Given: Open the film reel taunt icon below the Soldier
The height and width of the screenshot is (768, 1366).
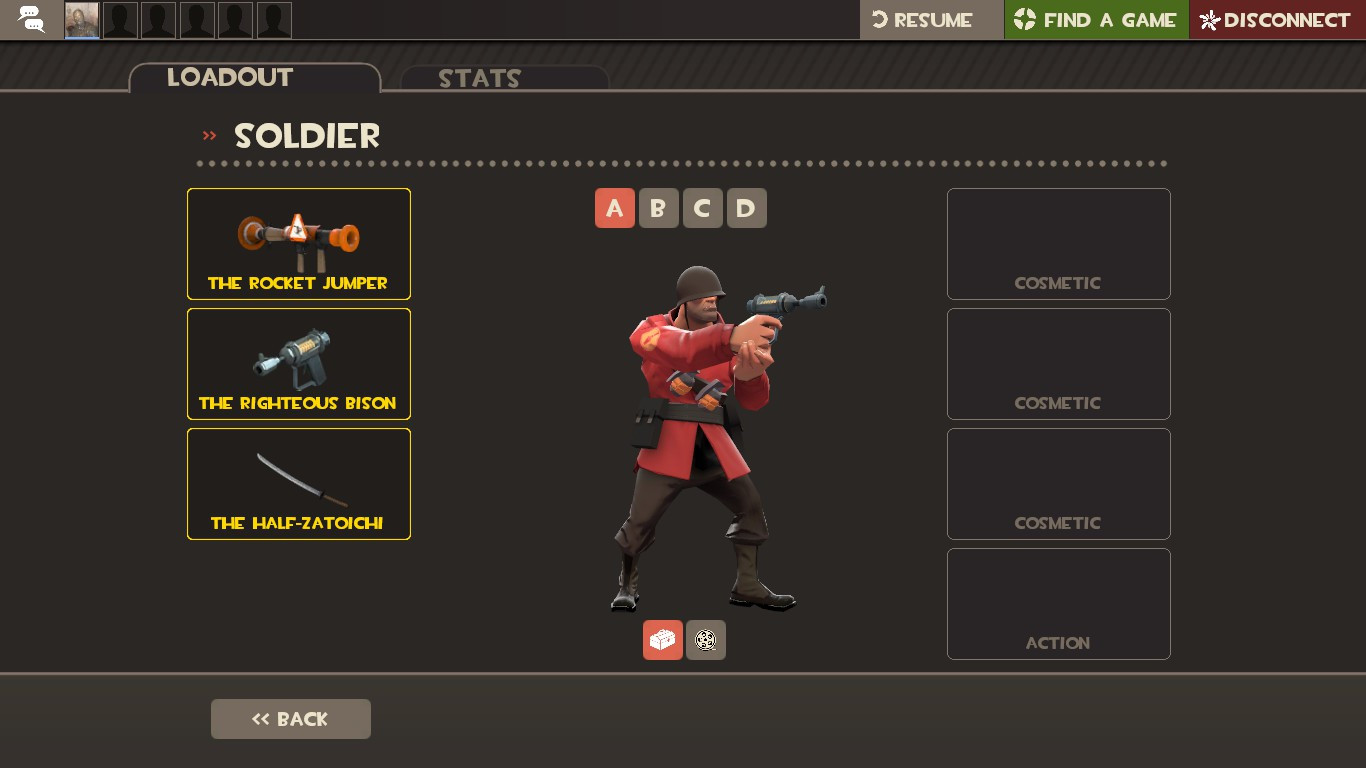Looking at the screenshot, I should point(706,640).
